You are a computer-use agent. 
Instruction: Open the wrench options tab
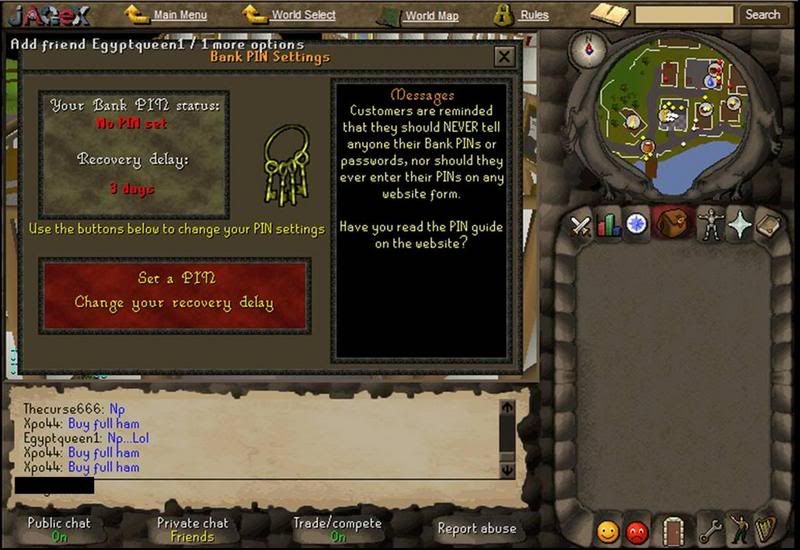709,529
